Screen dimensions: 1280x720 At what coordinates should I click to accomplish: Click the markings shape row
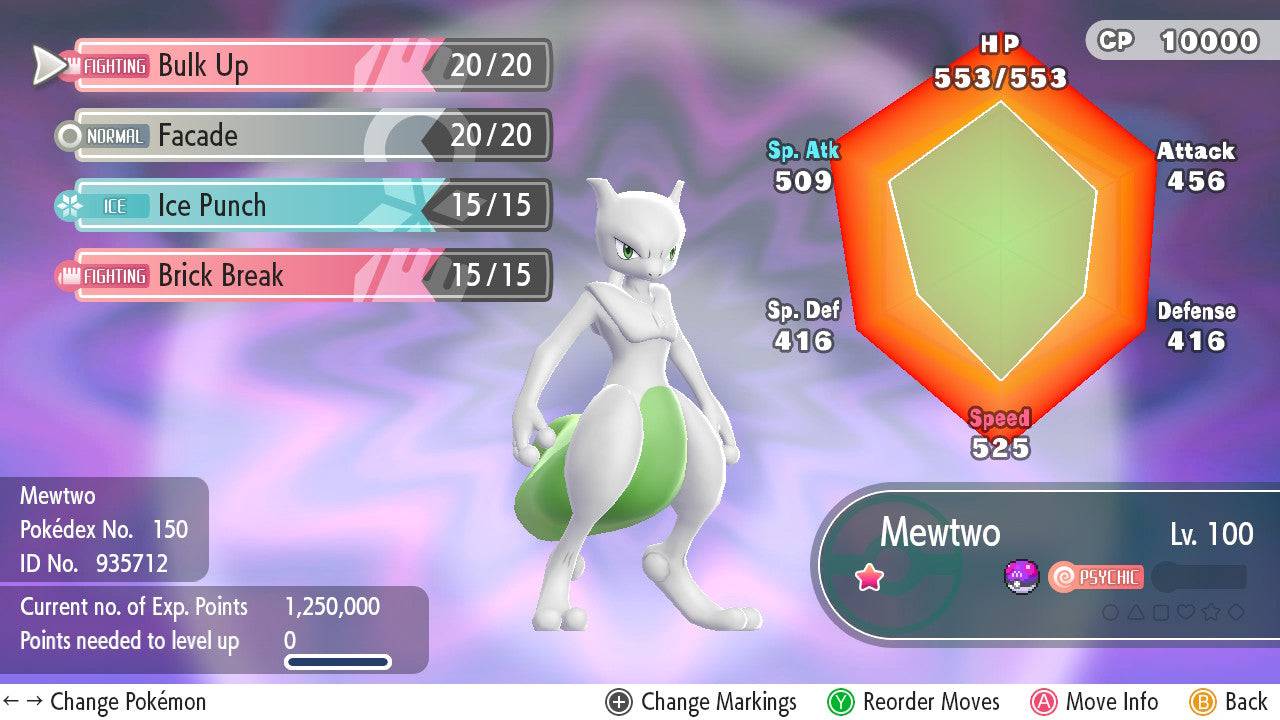coord(1173,612)
